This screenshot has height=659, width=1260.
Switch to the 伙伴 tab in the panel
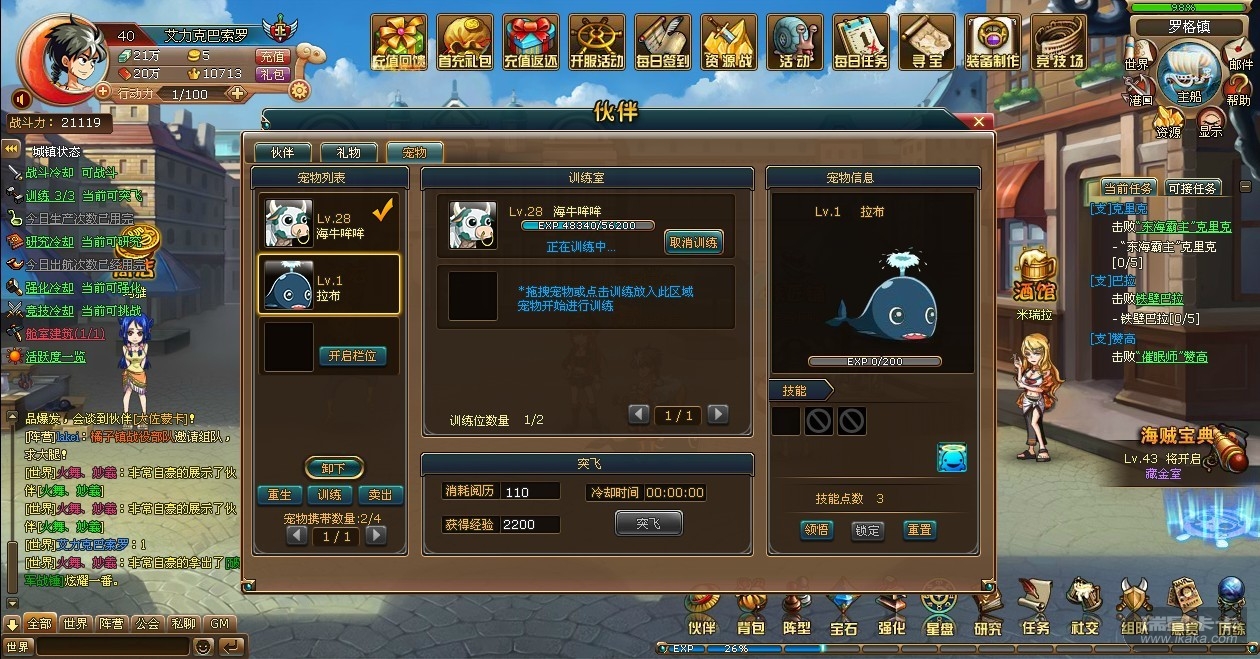[282, 153]
